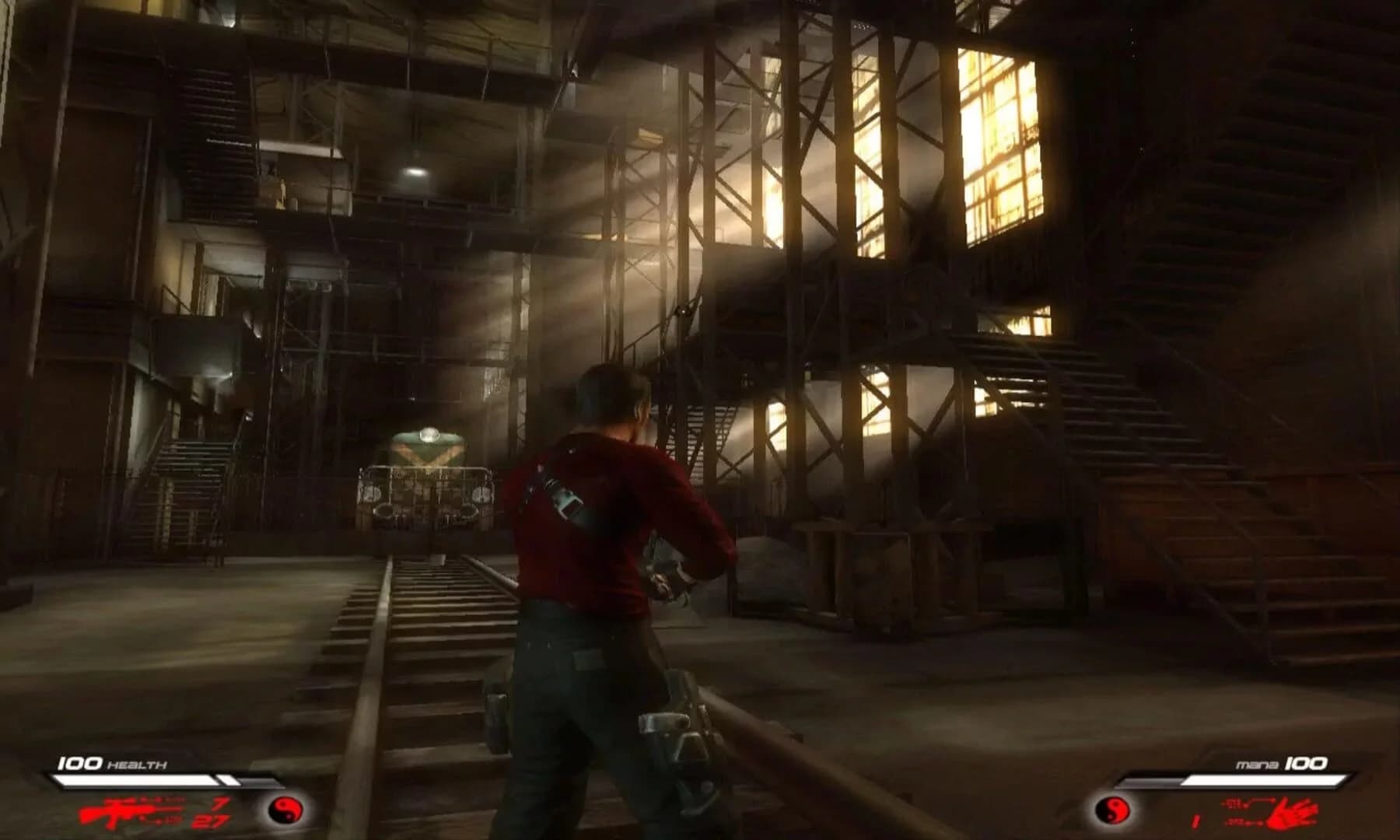Activate the red hand power icon
The height and width of the screenshot is (840, 1400).
pos(1291,814)
